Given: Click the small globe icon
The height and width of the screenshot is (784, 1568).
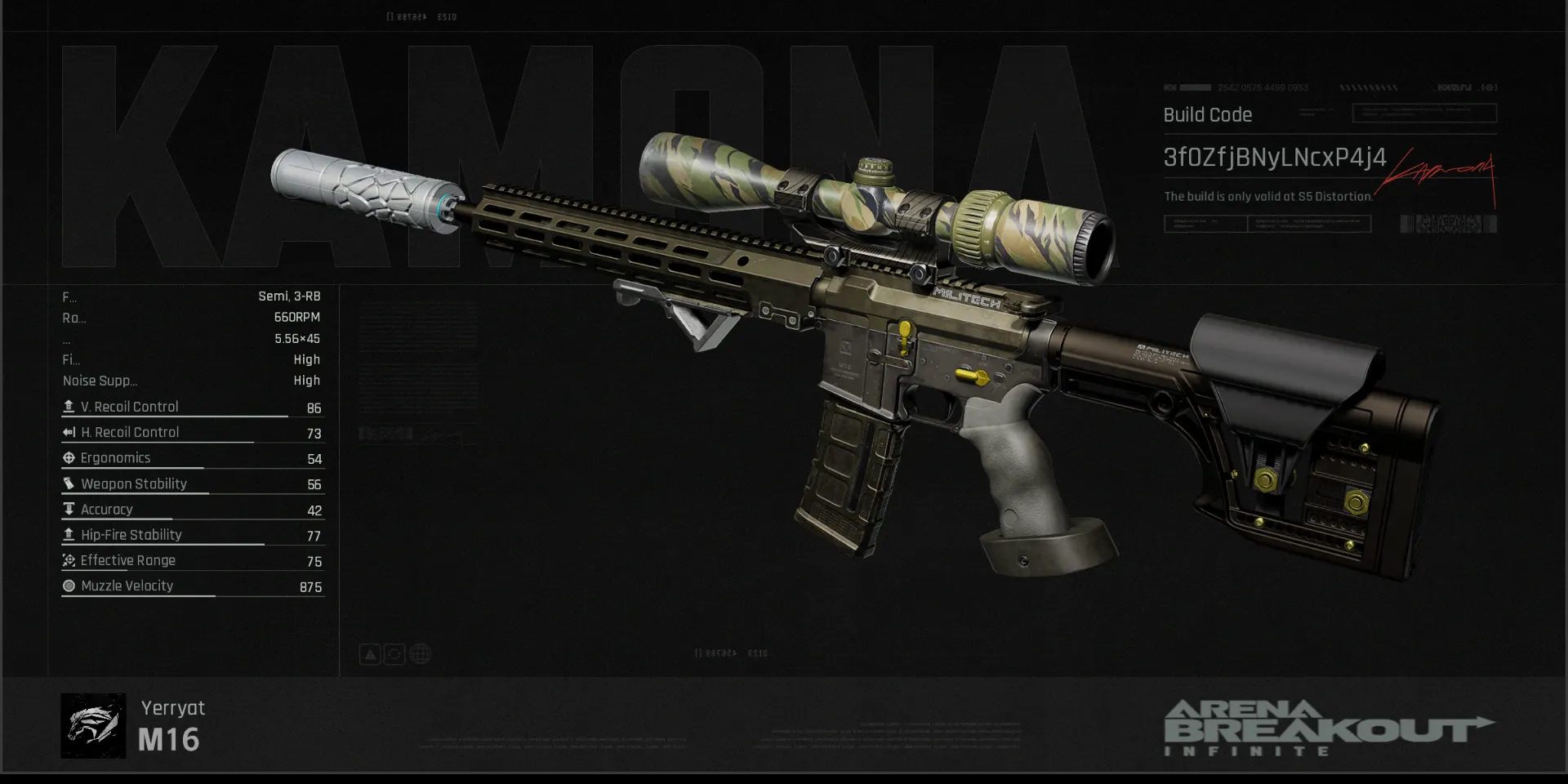Looking at the screenshot, I should click(420, 654).
